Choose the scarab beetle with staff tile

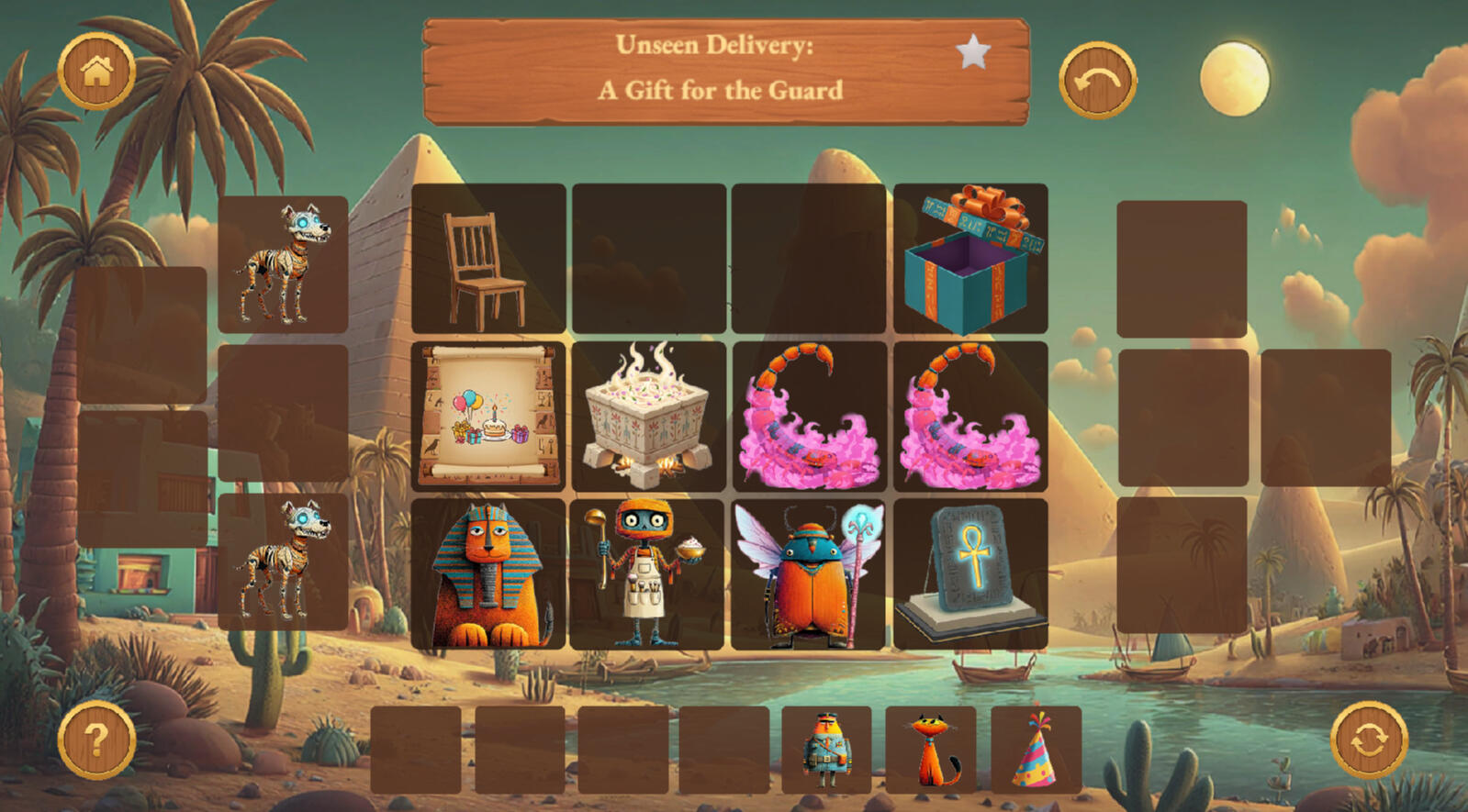tap(808, 574)
